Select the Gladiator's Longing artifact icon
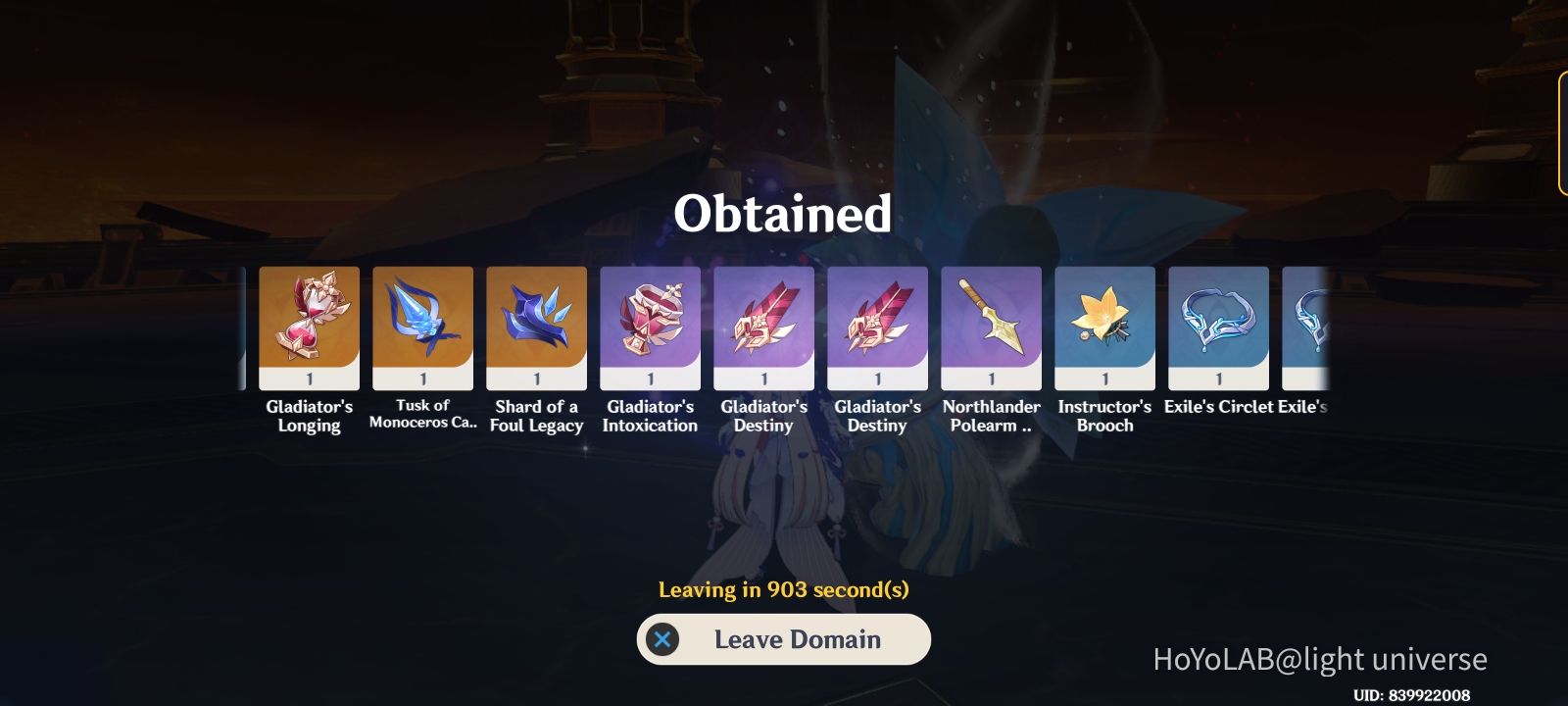Image resolution: width=1568 pixels, height=706 pixels. coord(308,324)
